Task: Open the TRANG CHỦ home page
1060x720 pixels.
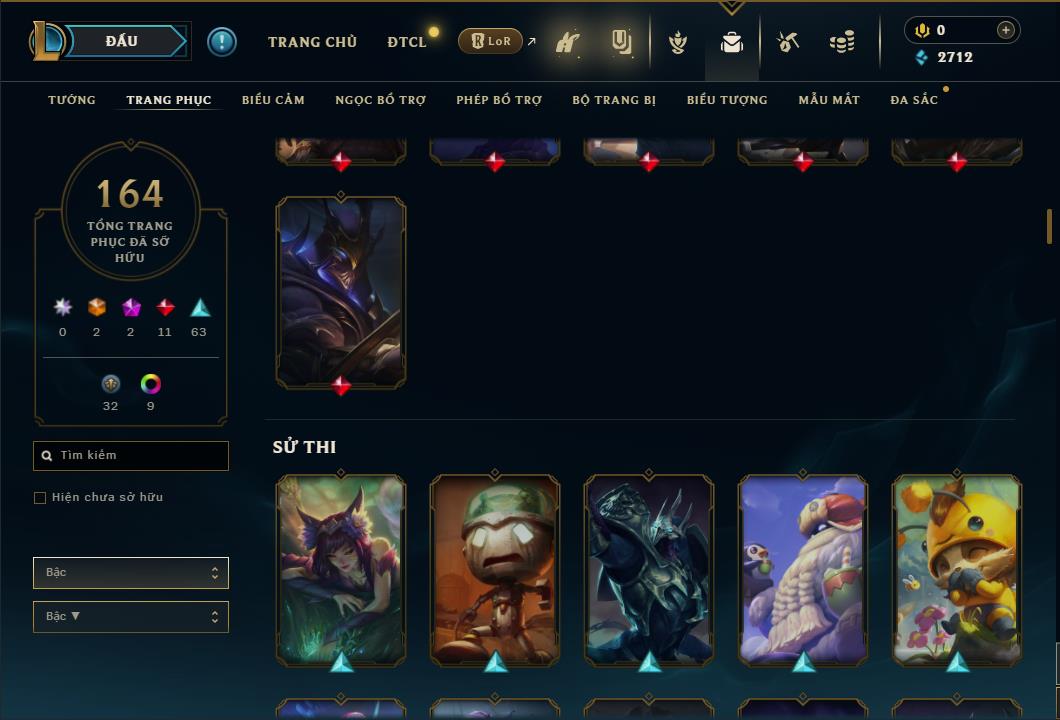Action: coord(312,42)
